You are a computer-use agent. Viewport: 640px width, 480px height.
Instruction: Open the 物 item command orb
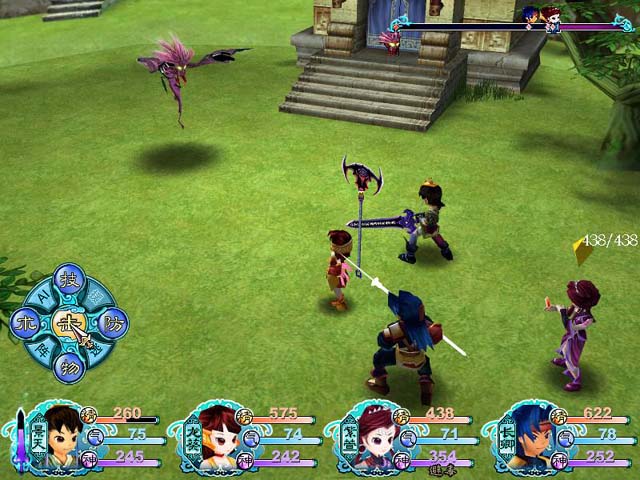tap(68, 366)
